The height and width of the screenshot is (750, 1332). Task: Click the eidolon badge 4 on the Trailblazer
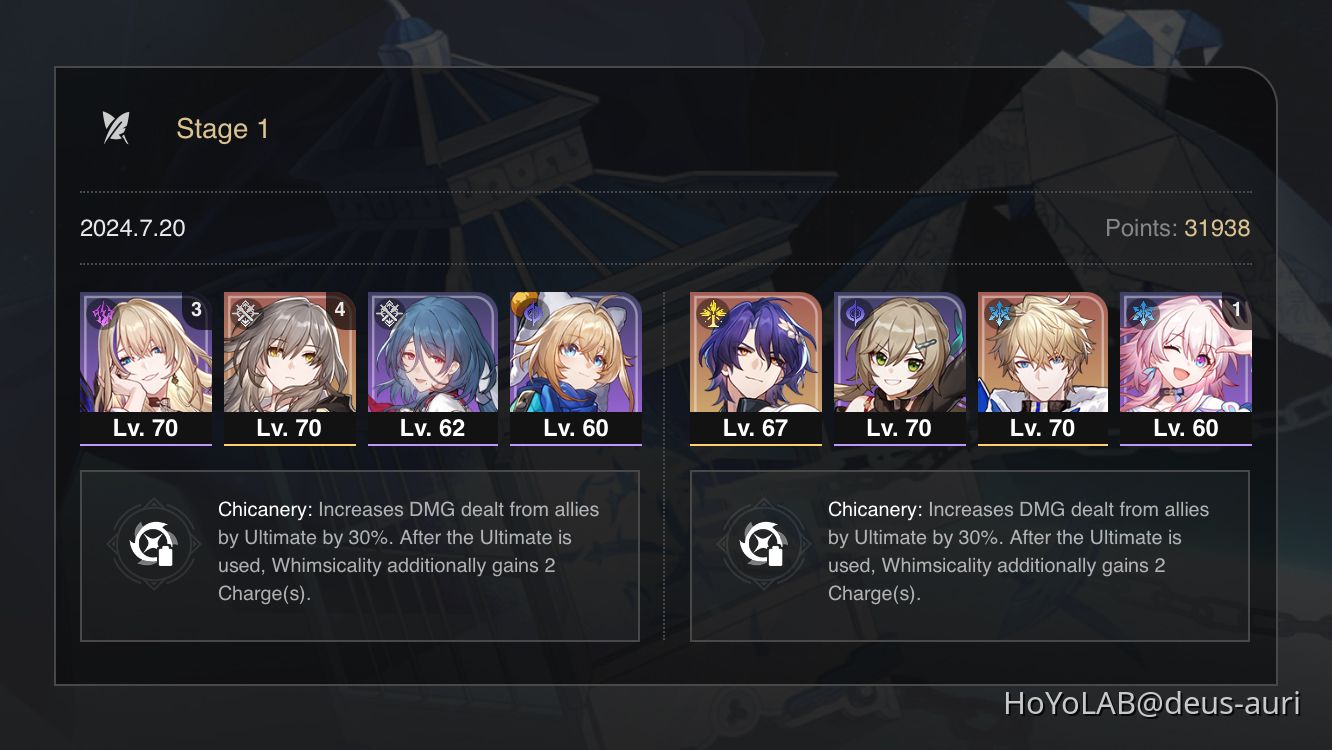point(340,310)
